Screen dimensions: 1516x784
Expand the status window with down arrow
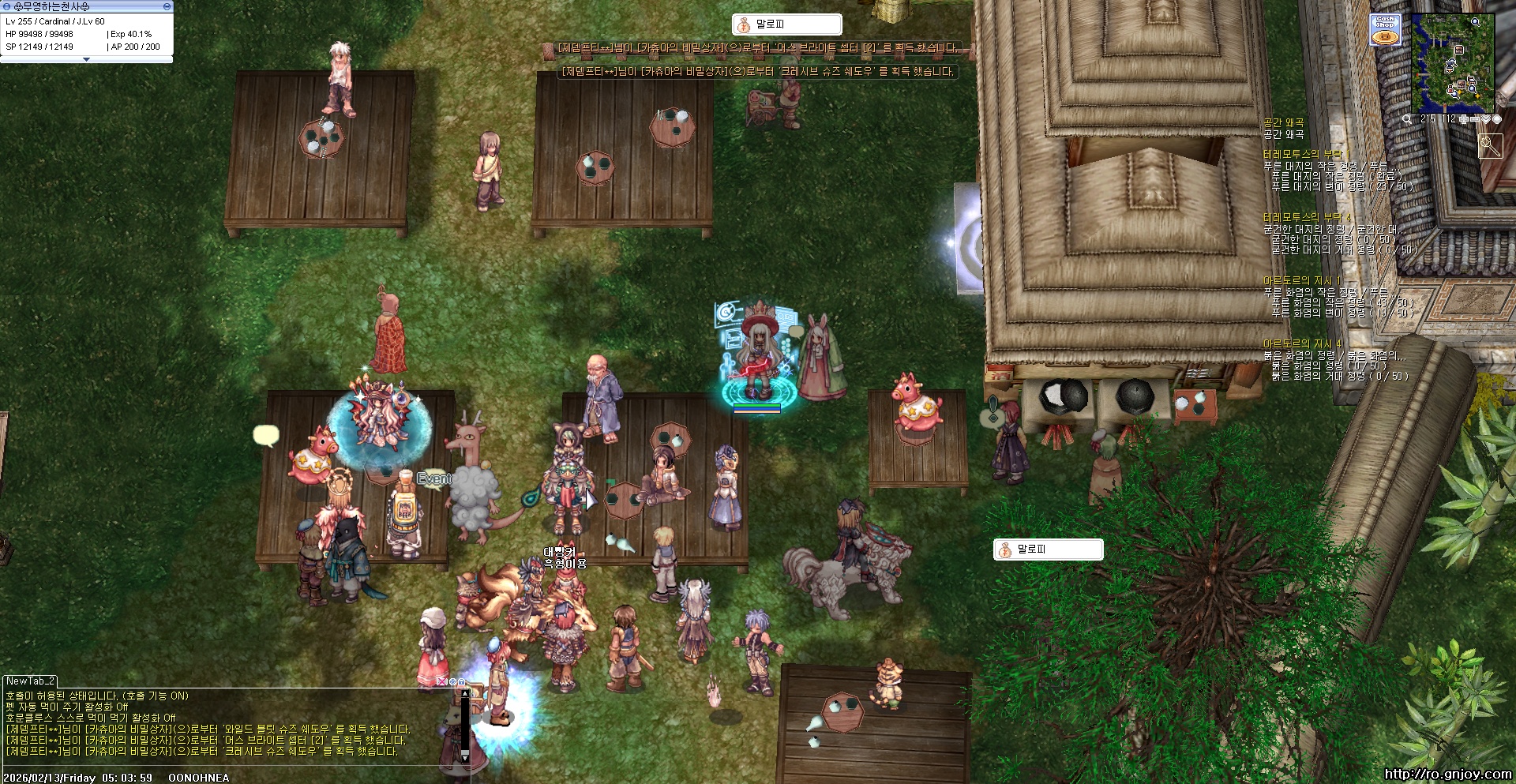coord(86,59)
